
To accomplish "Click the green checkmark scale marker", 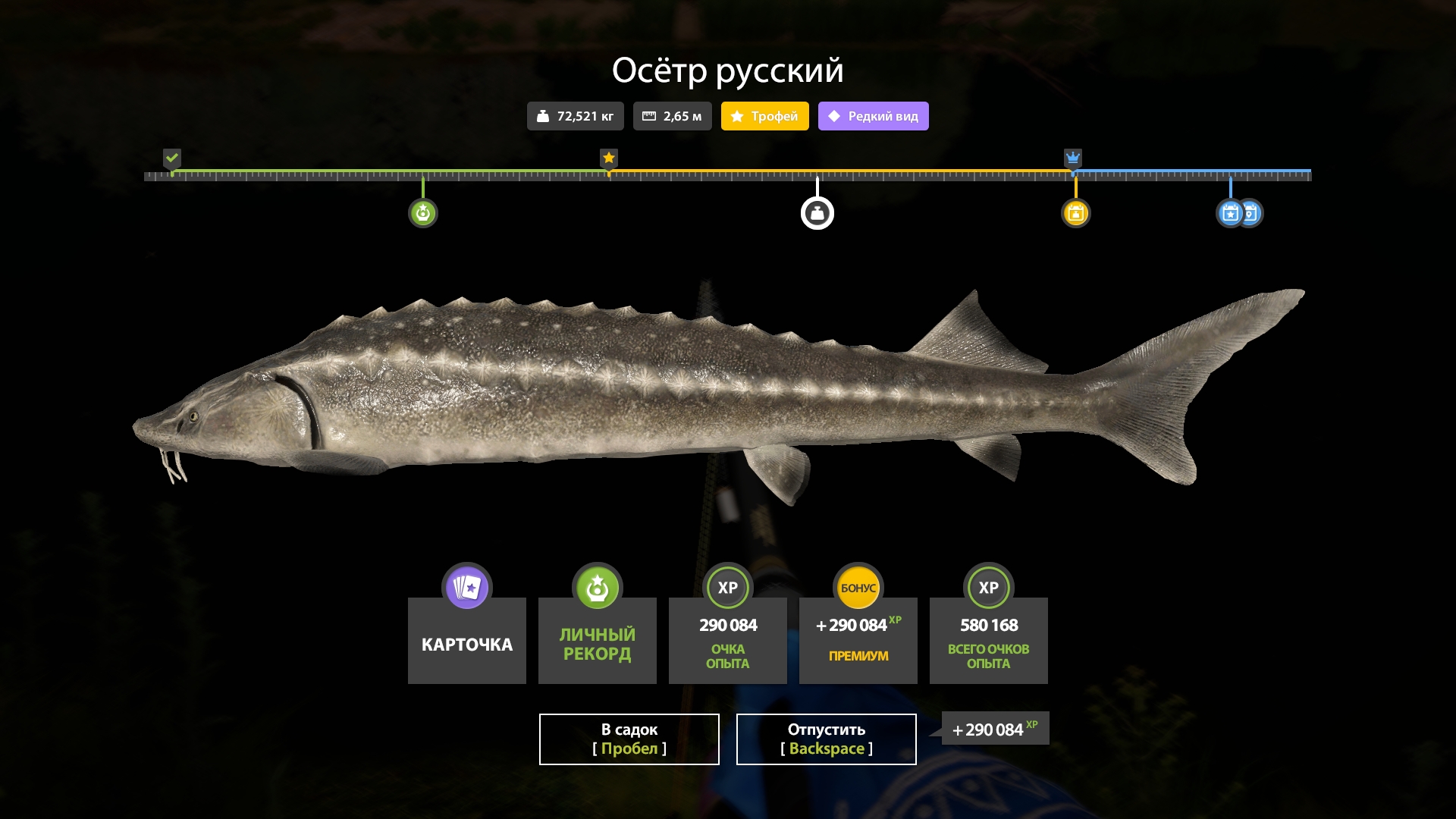I will click(x=172, y=158).
